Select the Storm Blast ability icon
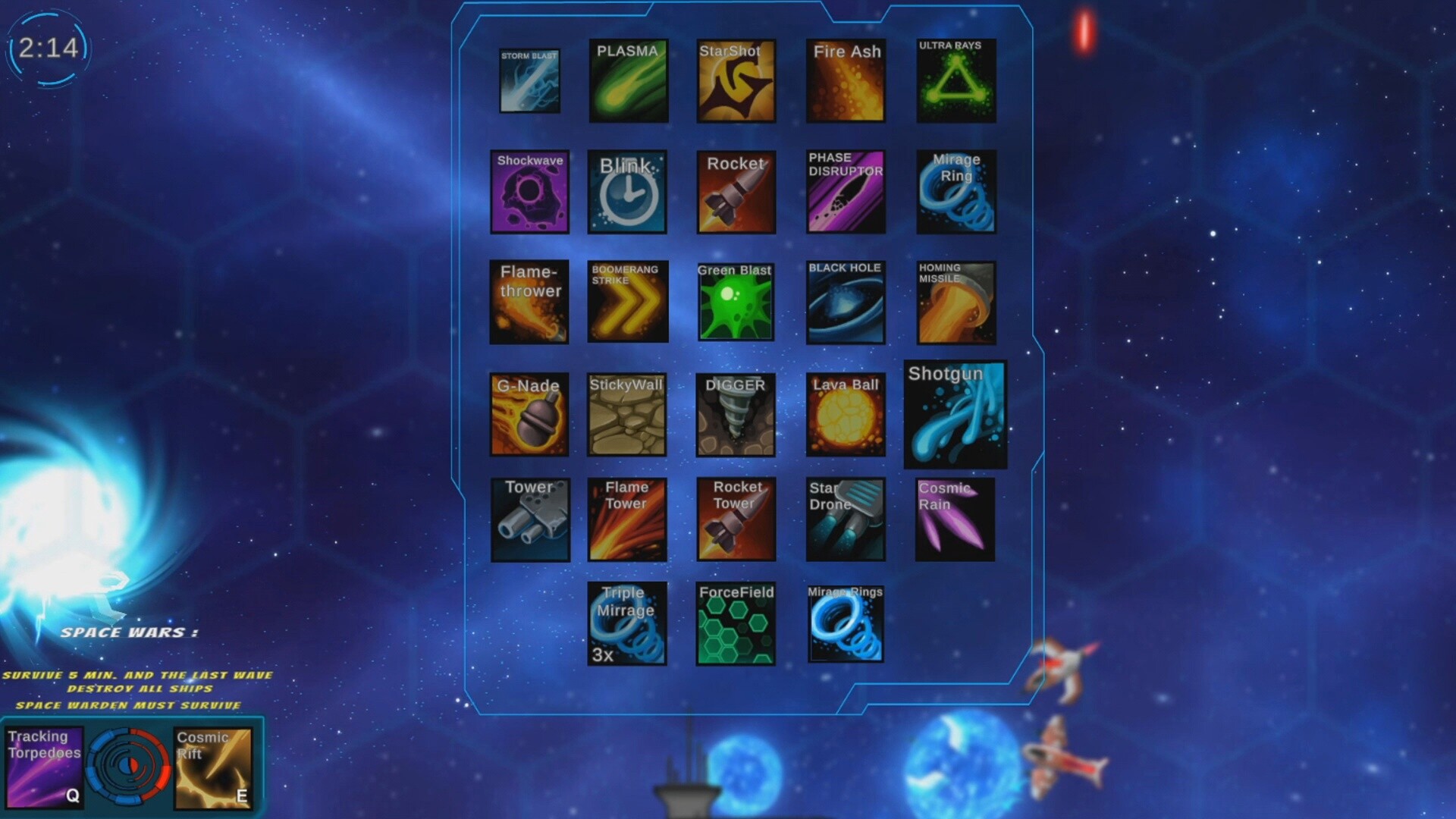Viewport: 1456px width, 819px height. point(529,81)
